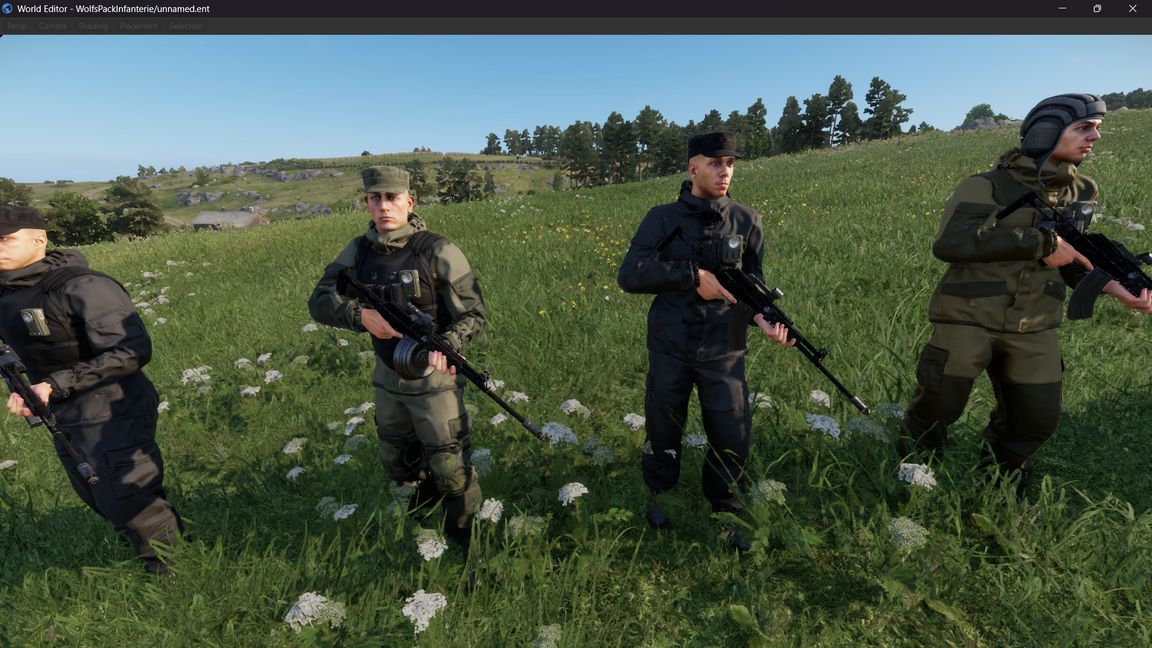The width and height of the screenshot is (1152, 648).
Task: Close the World Editor window
Action: point(1133,9)
